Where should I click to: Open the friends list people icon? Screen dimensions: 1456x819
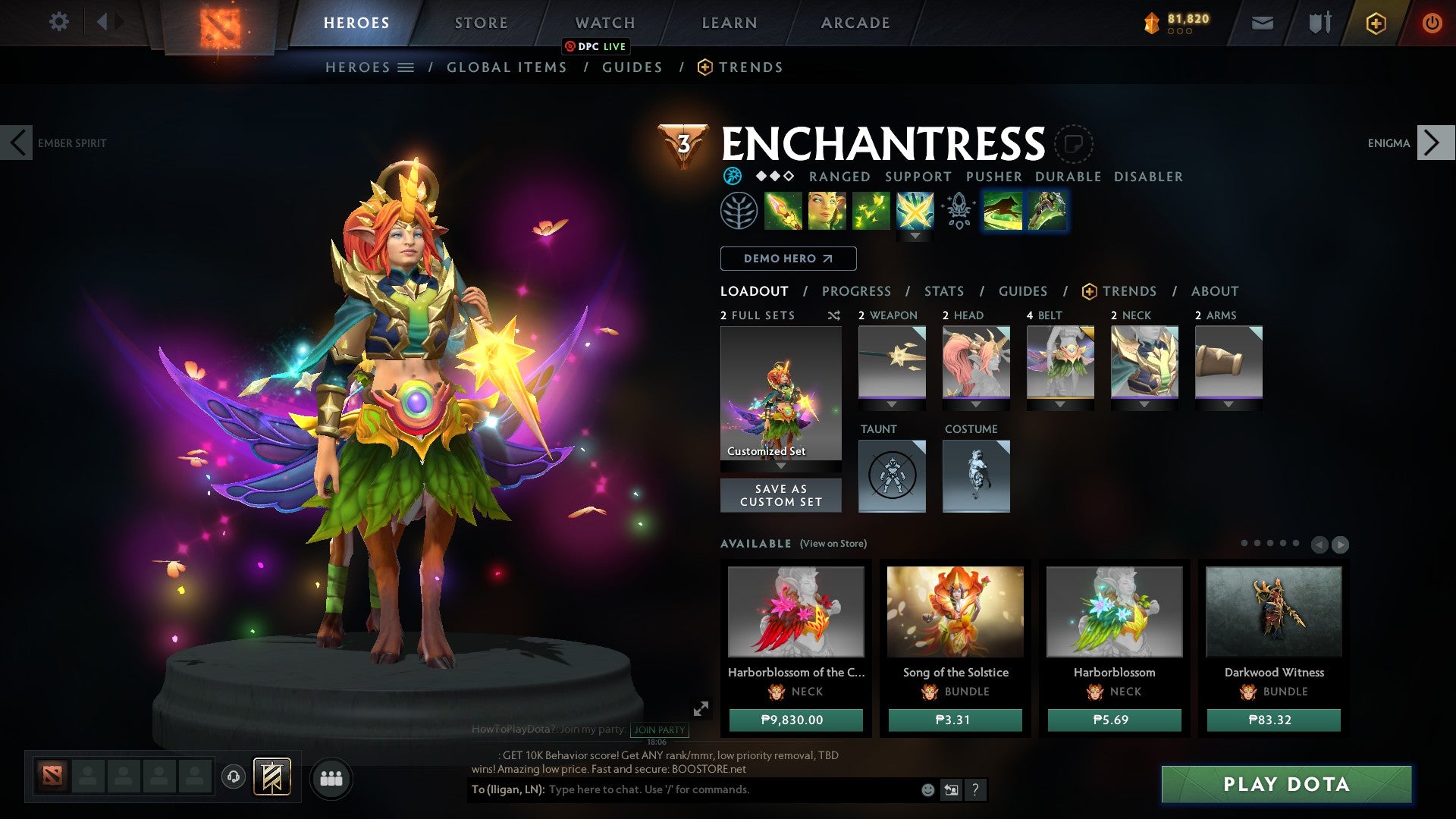(x=331, y=778)
